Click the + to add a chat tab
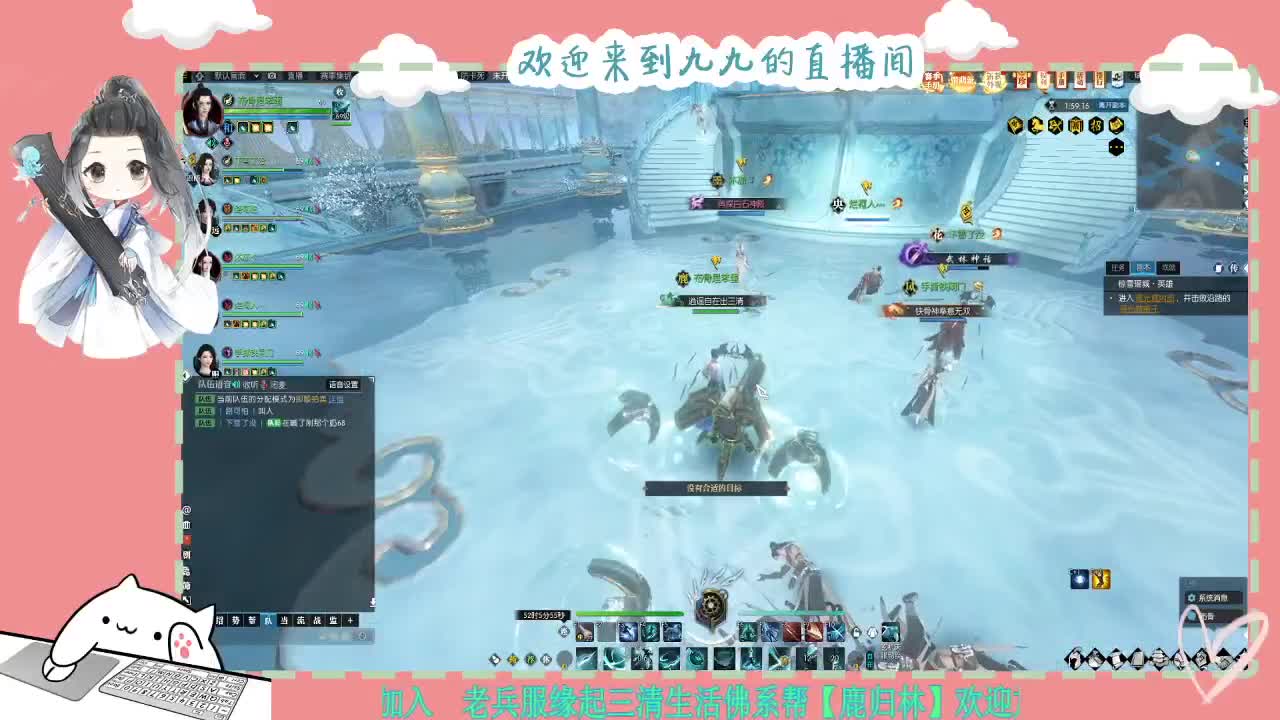1280x720 pixels. [350, 620]
